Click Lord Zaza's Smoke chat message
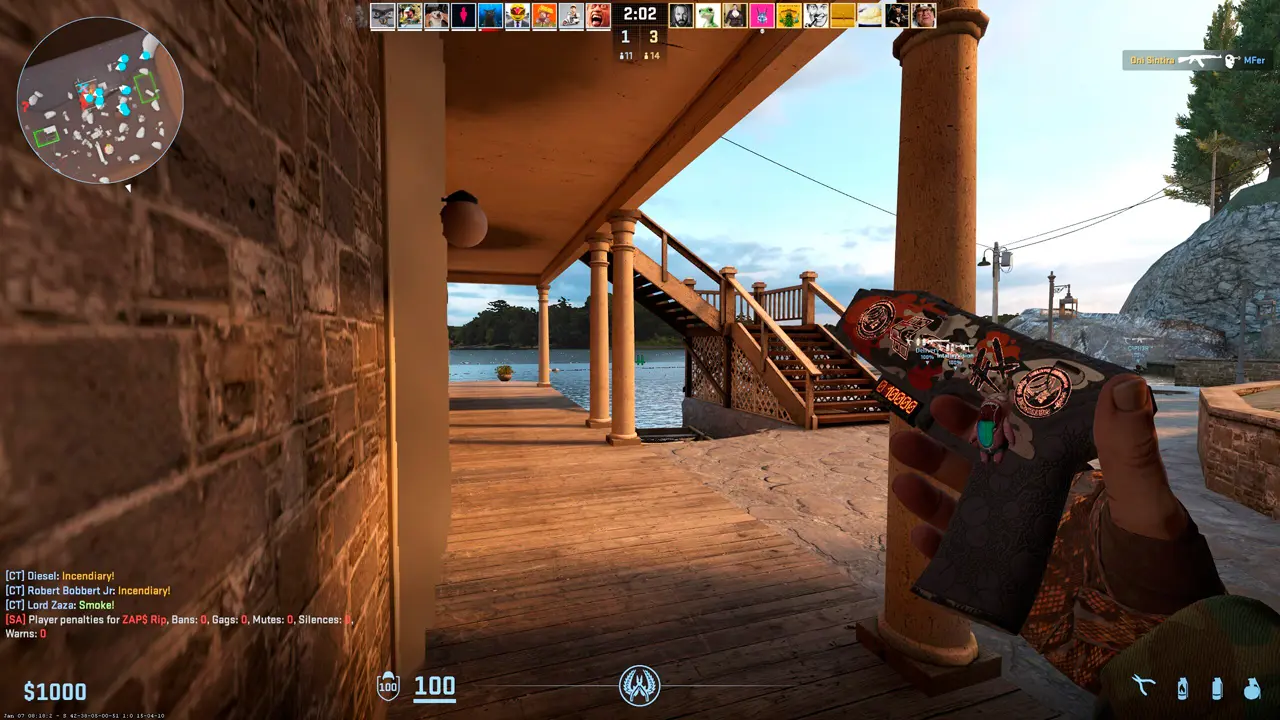This screenshot has height=720, width=1280. click(x=60, y=605)
